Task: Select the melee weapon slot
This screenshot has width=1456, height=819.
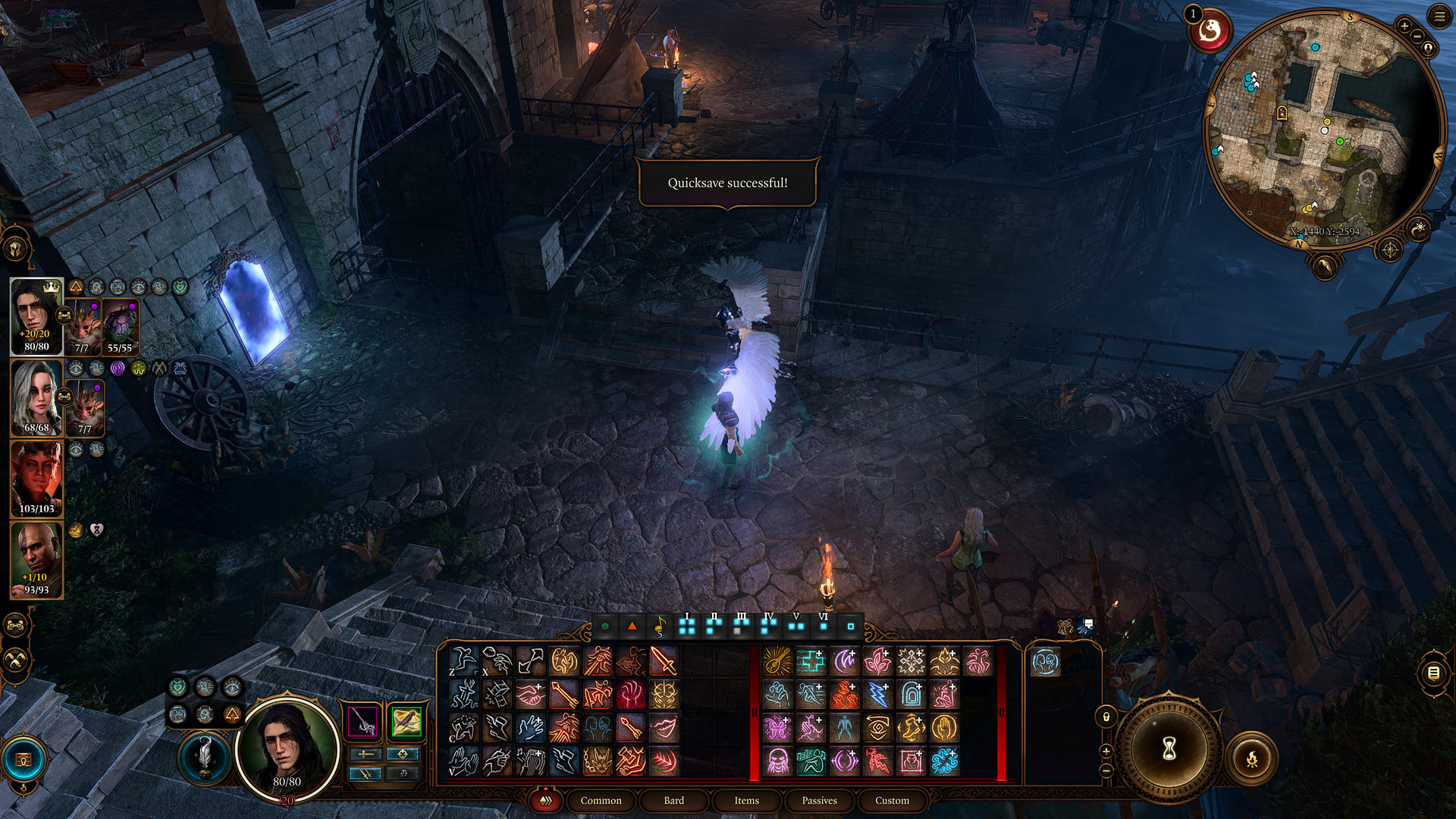Action: point(363,720)
